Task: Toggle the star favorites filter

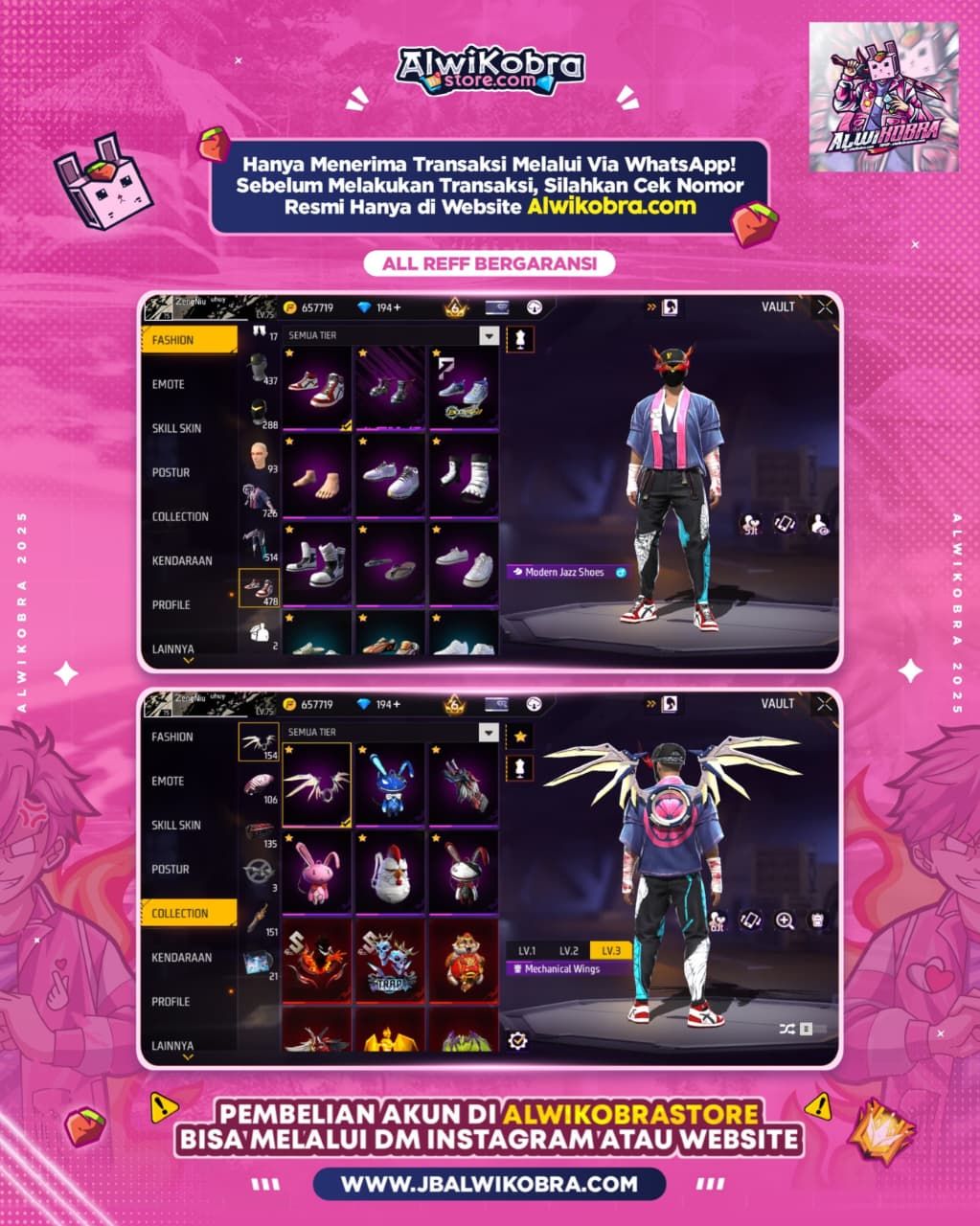Action: coord(520,736)
